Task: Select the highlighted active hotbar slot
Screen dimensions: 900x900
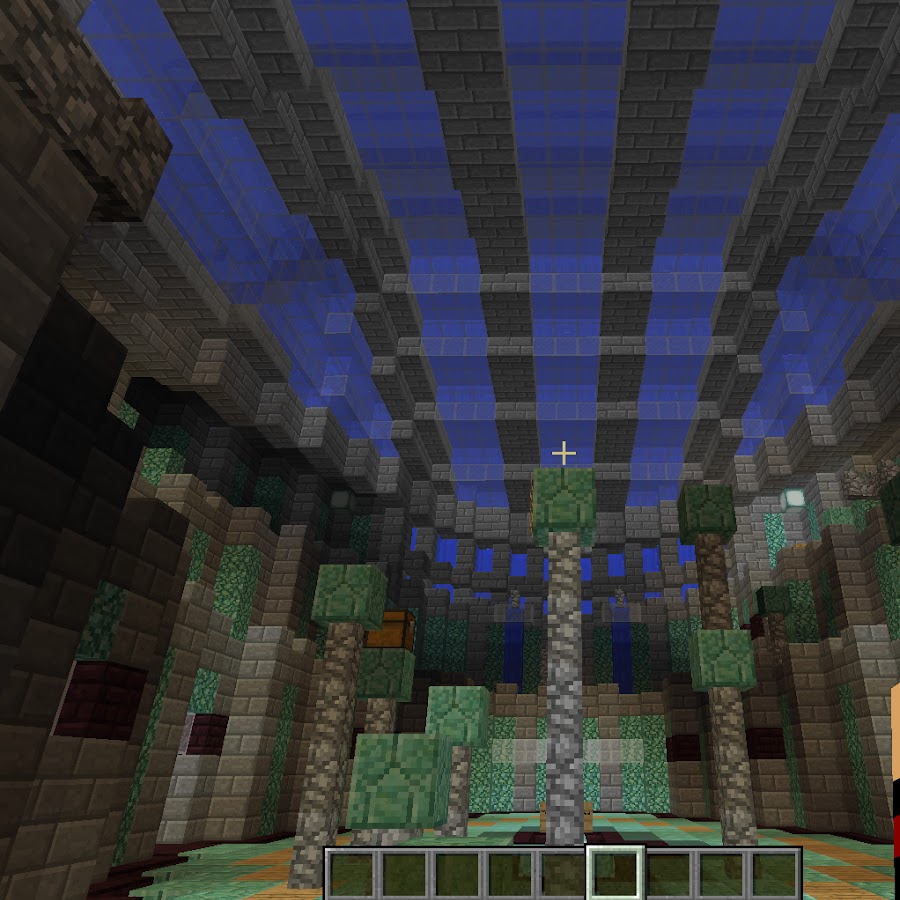Action: (615, 873)
